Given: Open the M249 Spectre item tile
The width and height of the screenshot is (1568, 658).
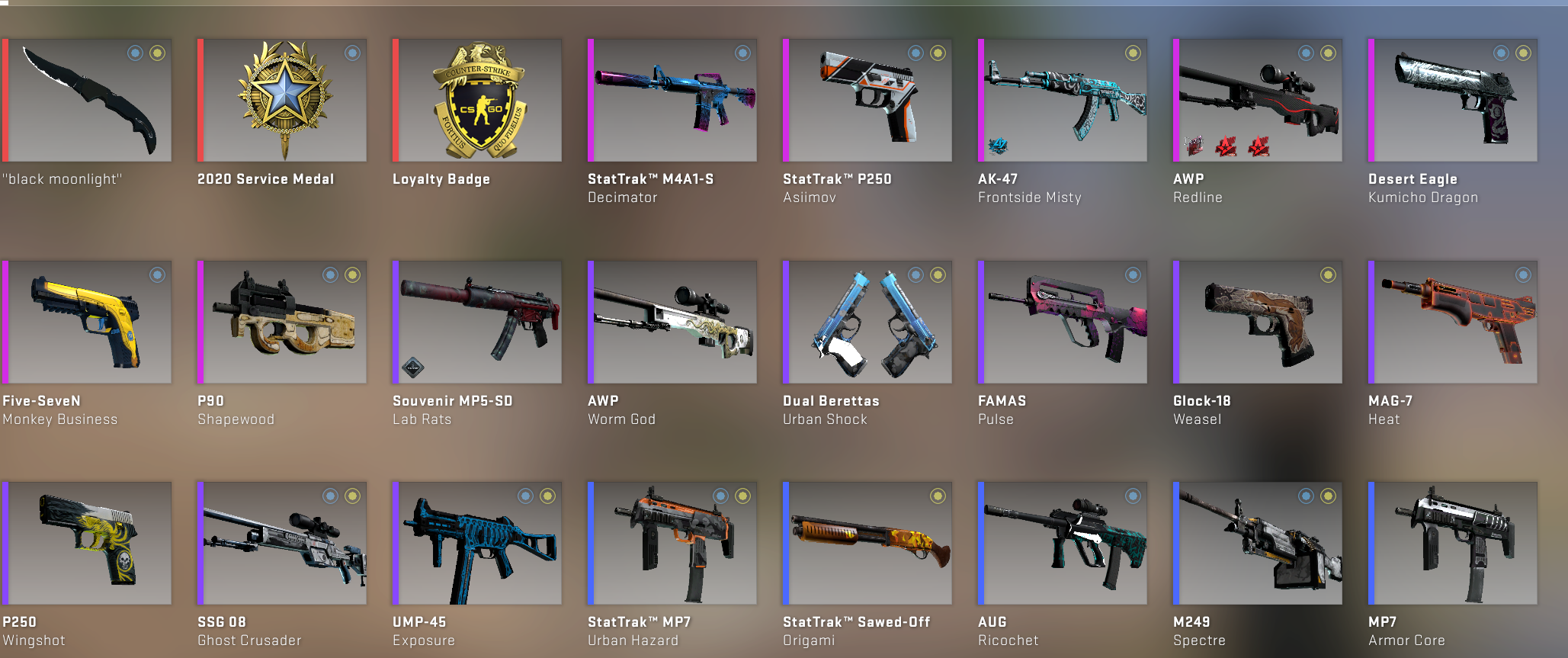Looking at the screenshot, I should coord(1258,543).
